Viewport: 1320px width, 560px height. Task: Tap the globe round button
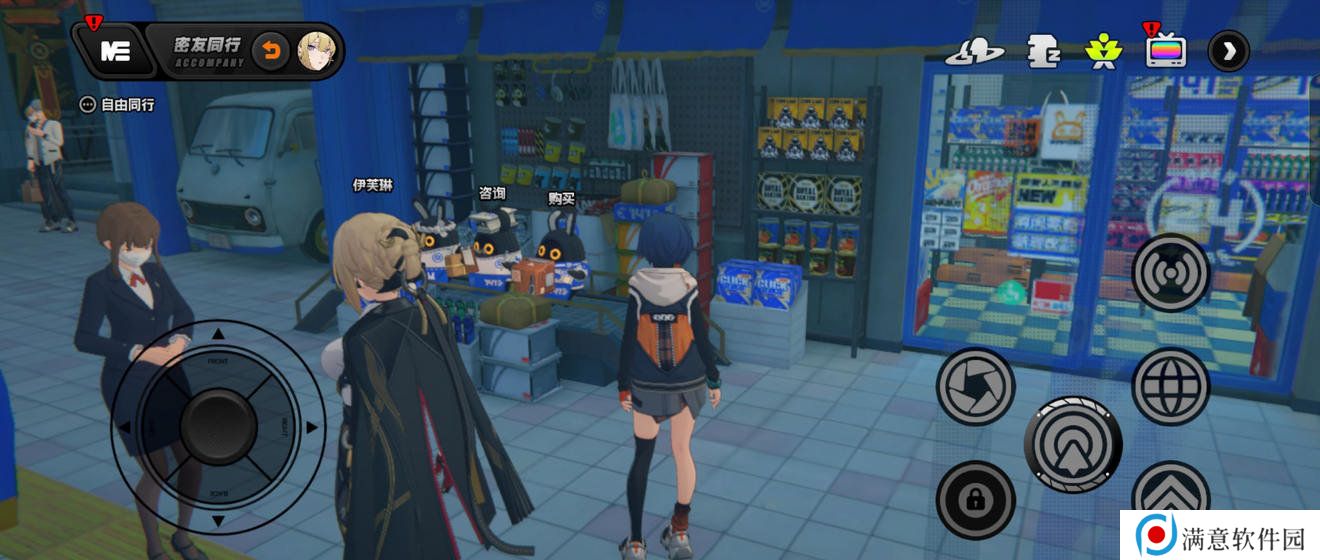[1171, 386]
